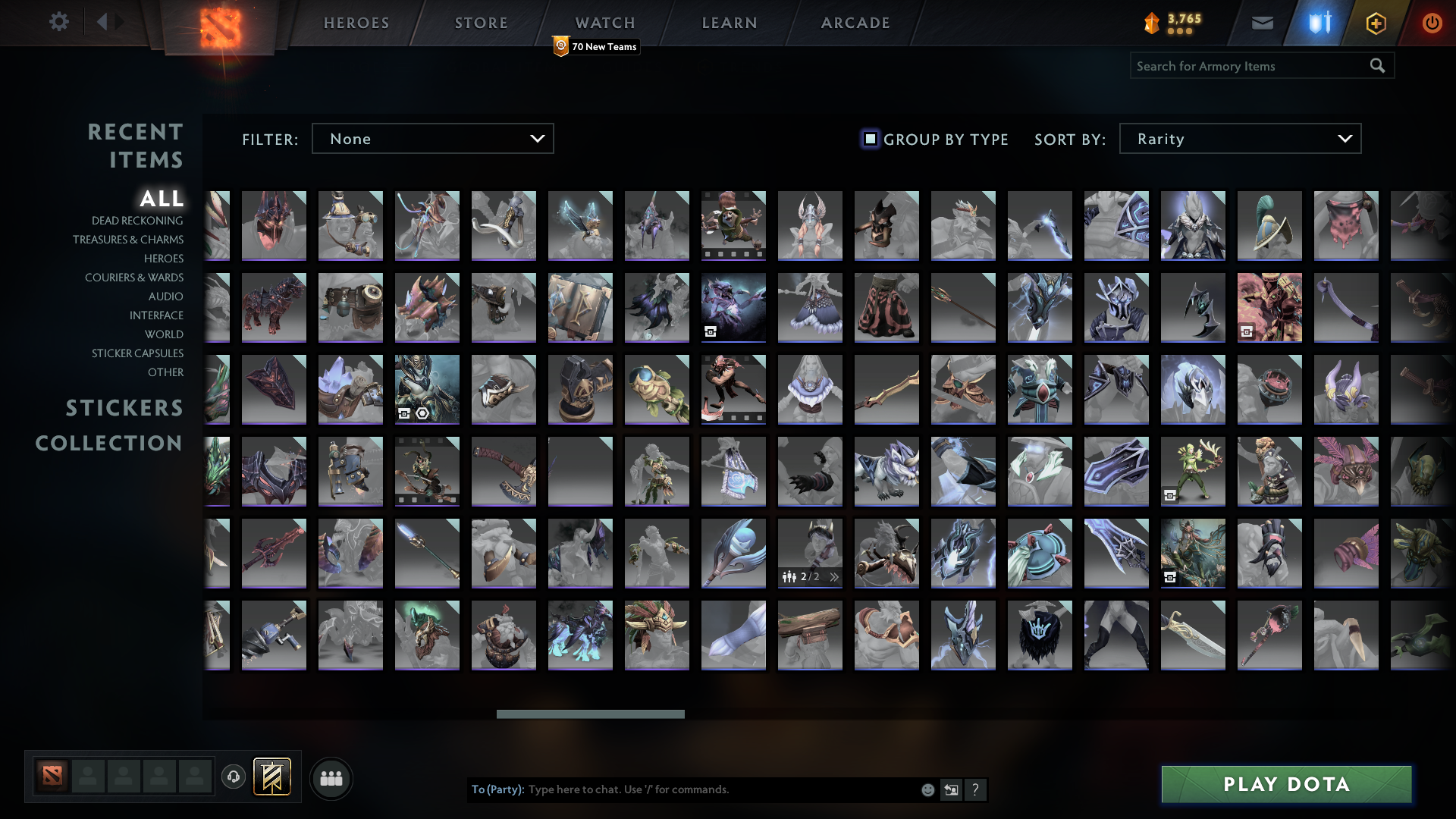Image resolution: width=1456 pixels, height=819 pixels.
Task: View the 70 New Teams notification
Action: pos(596,47)
